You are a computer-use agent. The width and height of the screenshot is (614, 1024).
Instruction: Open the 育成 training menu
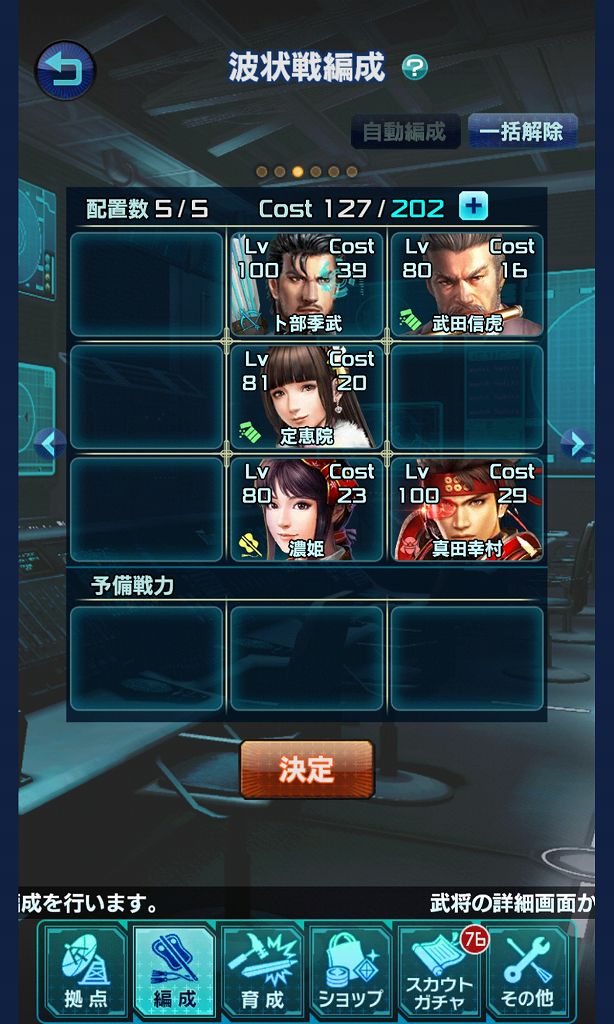pyautogui.click(x=262, y=971)
